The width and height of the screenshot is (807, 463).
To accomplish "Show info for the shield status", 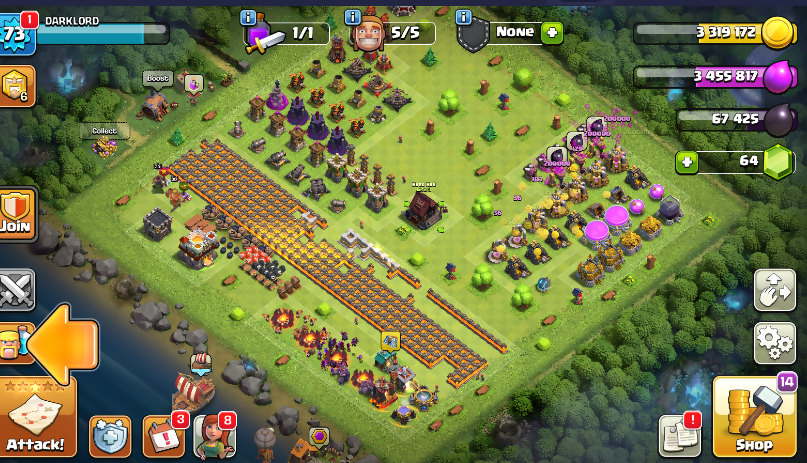I will pos(463,17).
